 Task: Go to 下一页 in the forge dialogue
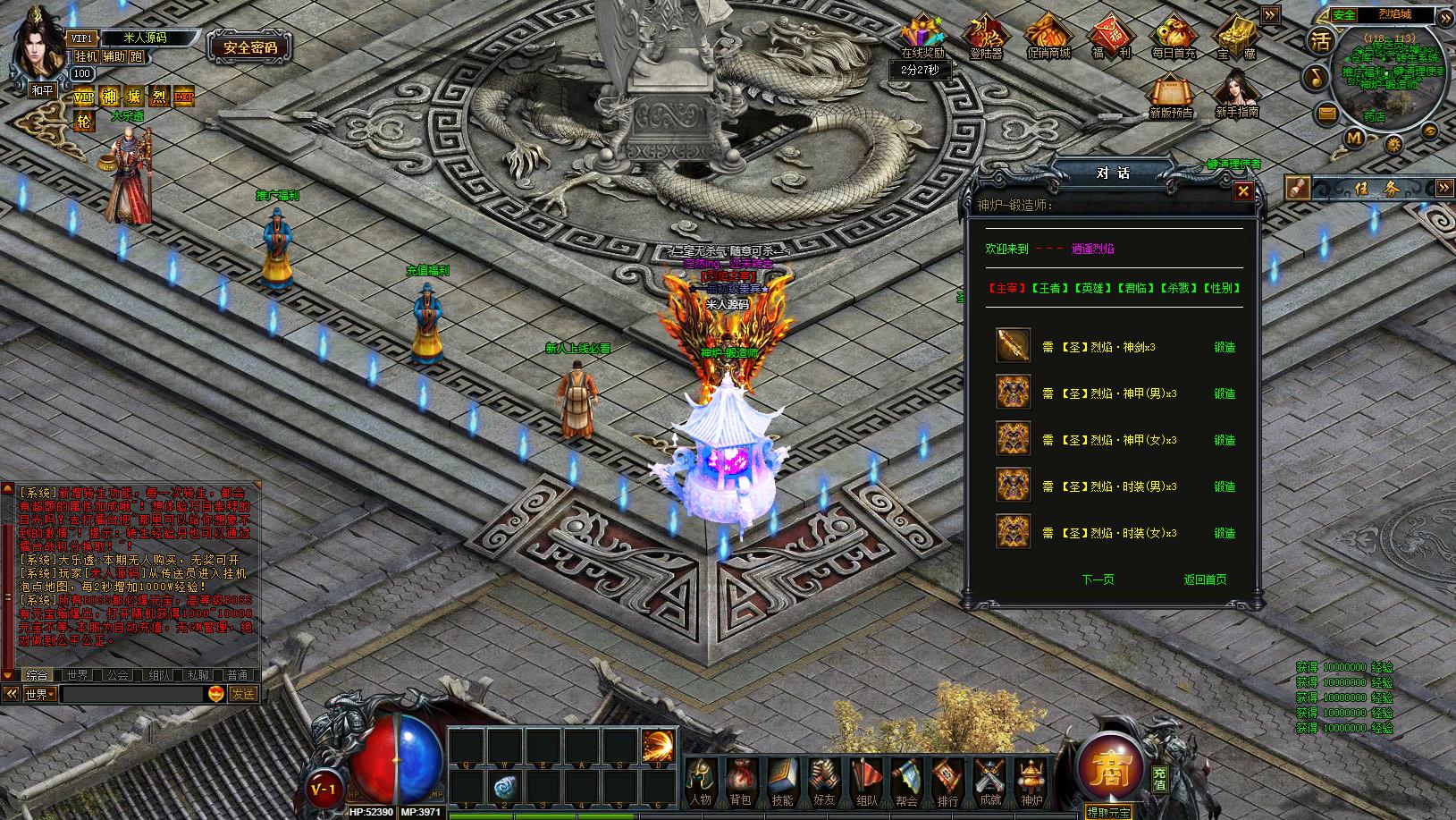[1098, 579]
